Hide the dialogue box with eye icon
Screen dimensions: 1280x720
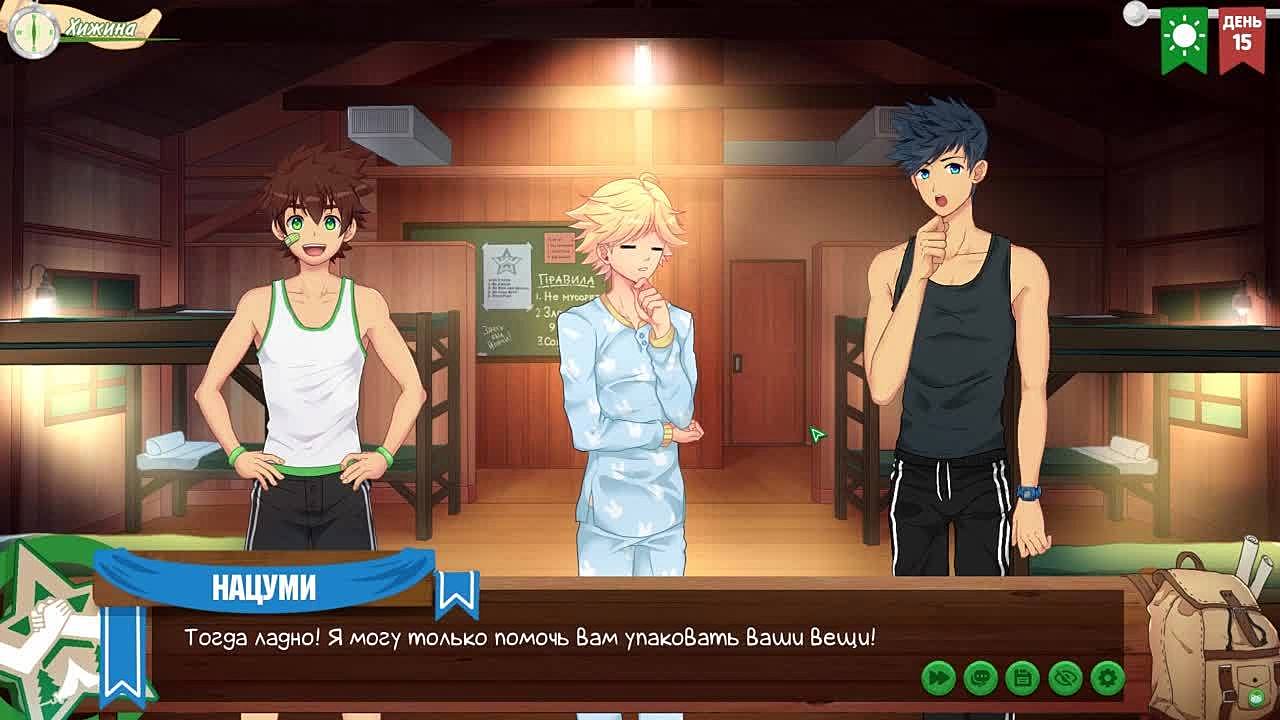tap(1065, 678)
